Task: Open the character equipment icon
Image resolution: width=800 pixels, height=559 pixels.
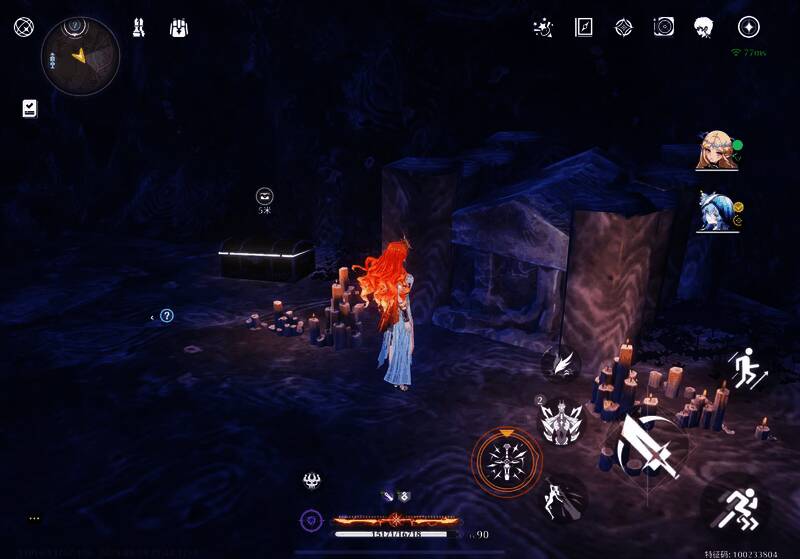Action: point(138,27)
